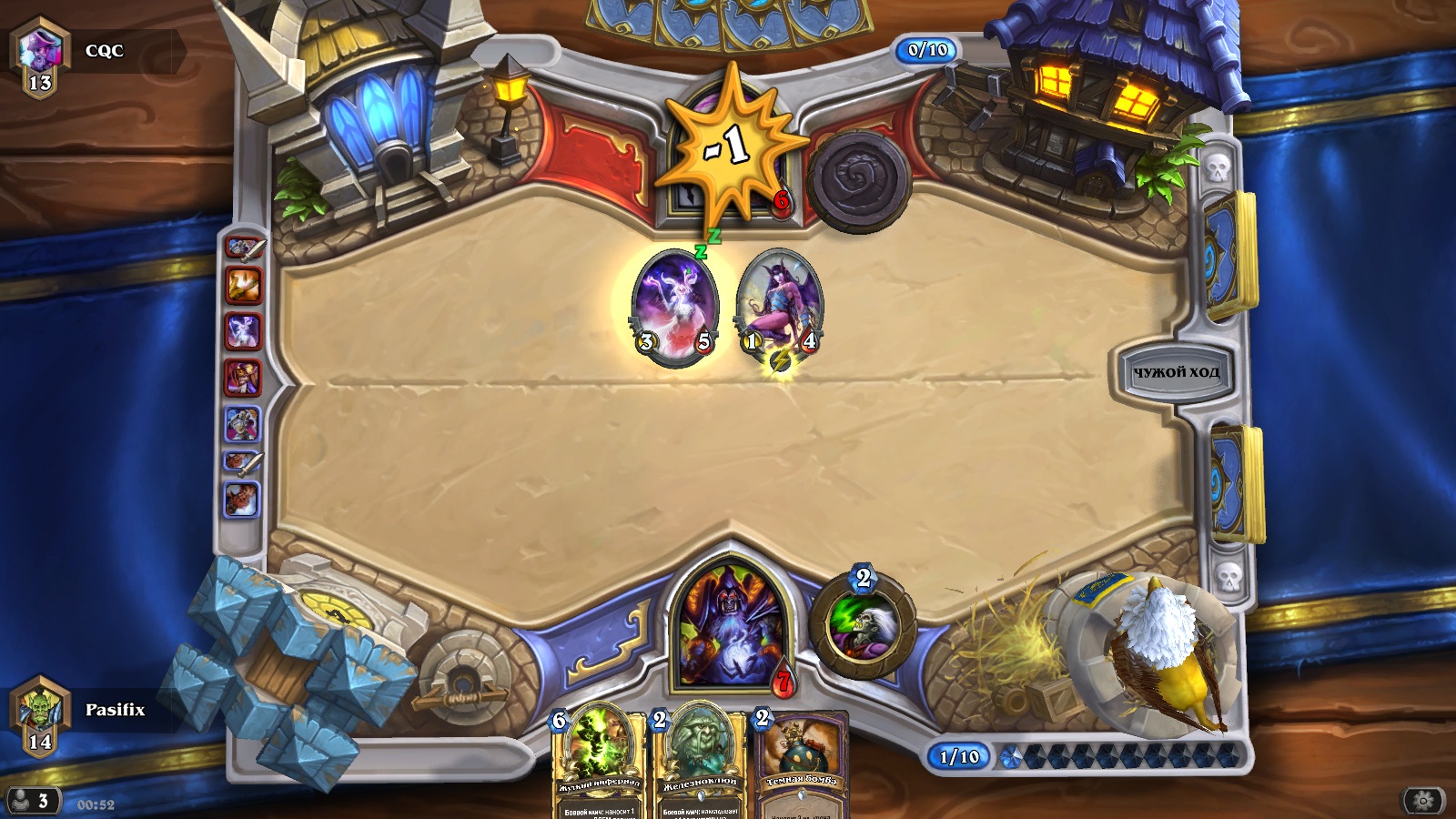View the golden-masked character history tile

tap(243, 378)
